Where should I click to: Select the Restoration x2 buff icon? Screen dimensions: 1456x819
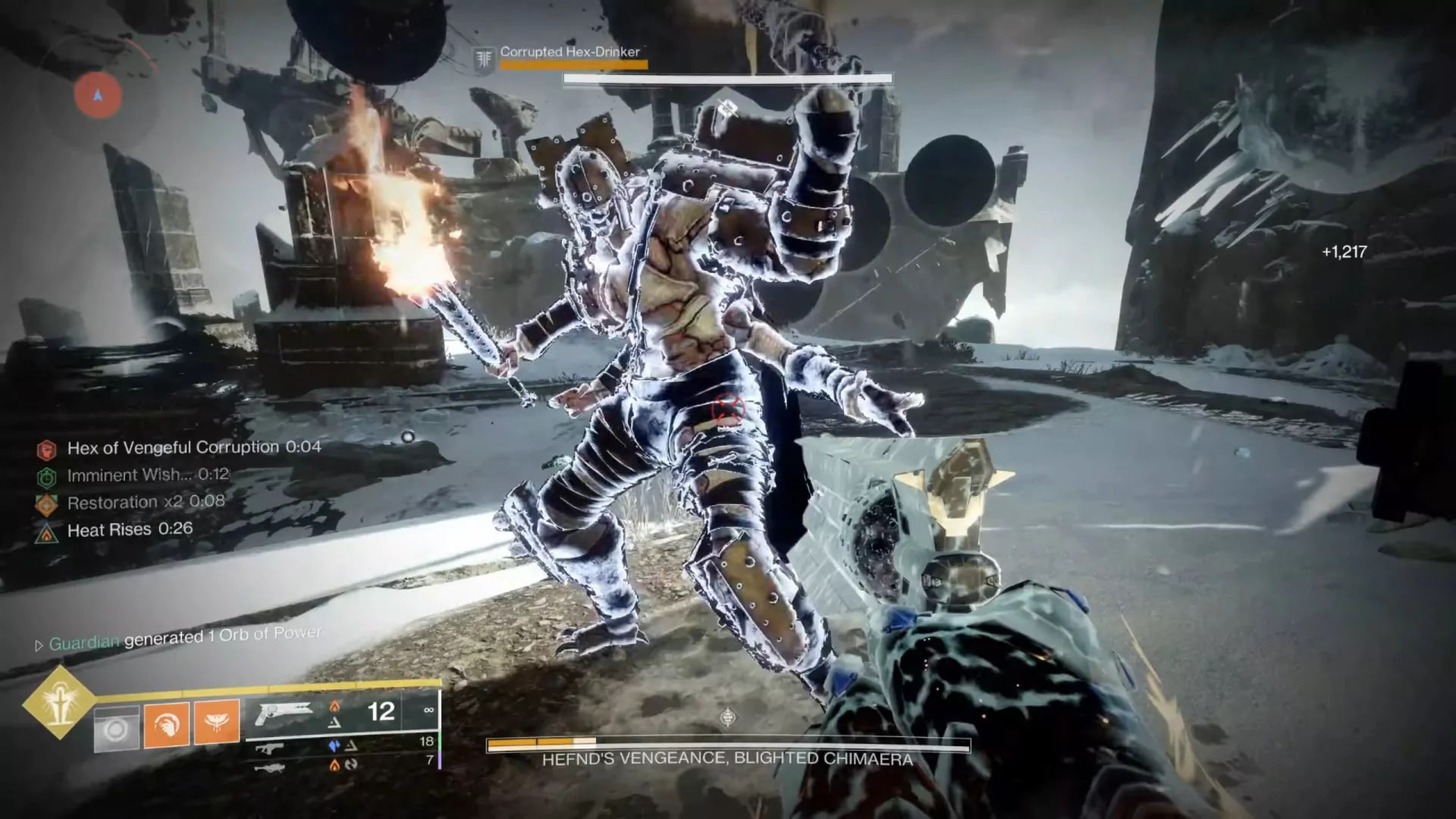point(47,504)
